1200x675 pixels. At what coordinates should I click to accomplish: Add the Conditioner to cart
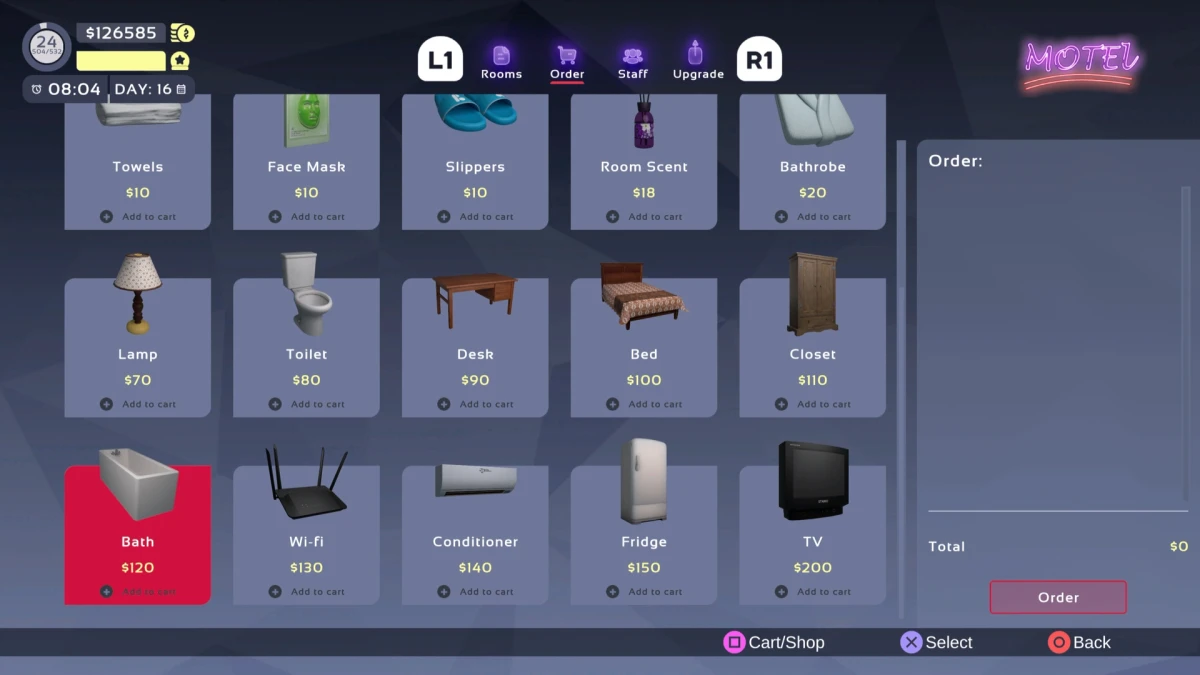(476, 591)
